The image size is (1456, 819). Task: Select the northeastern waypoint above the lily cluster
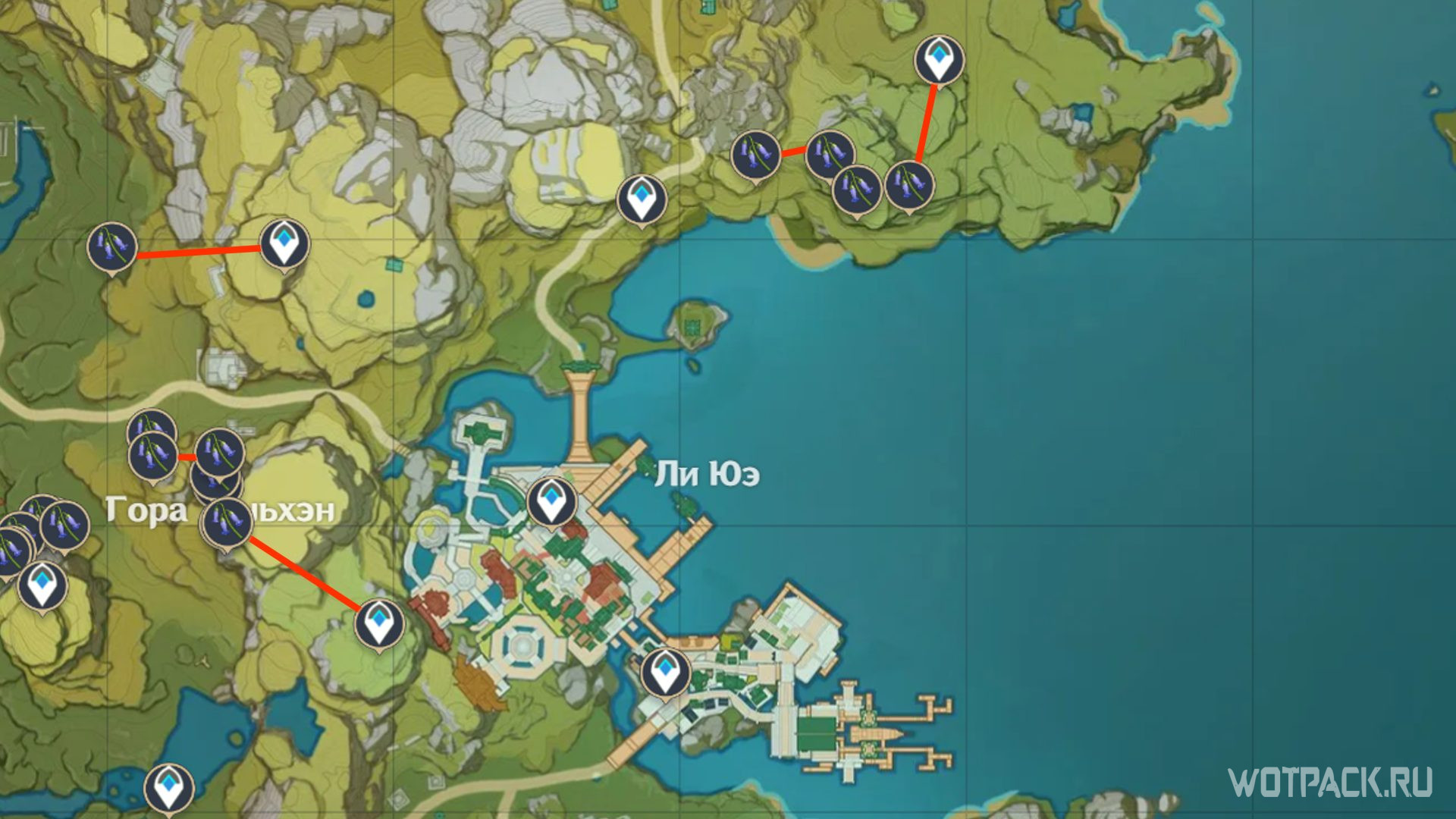[939, 60]
